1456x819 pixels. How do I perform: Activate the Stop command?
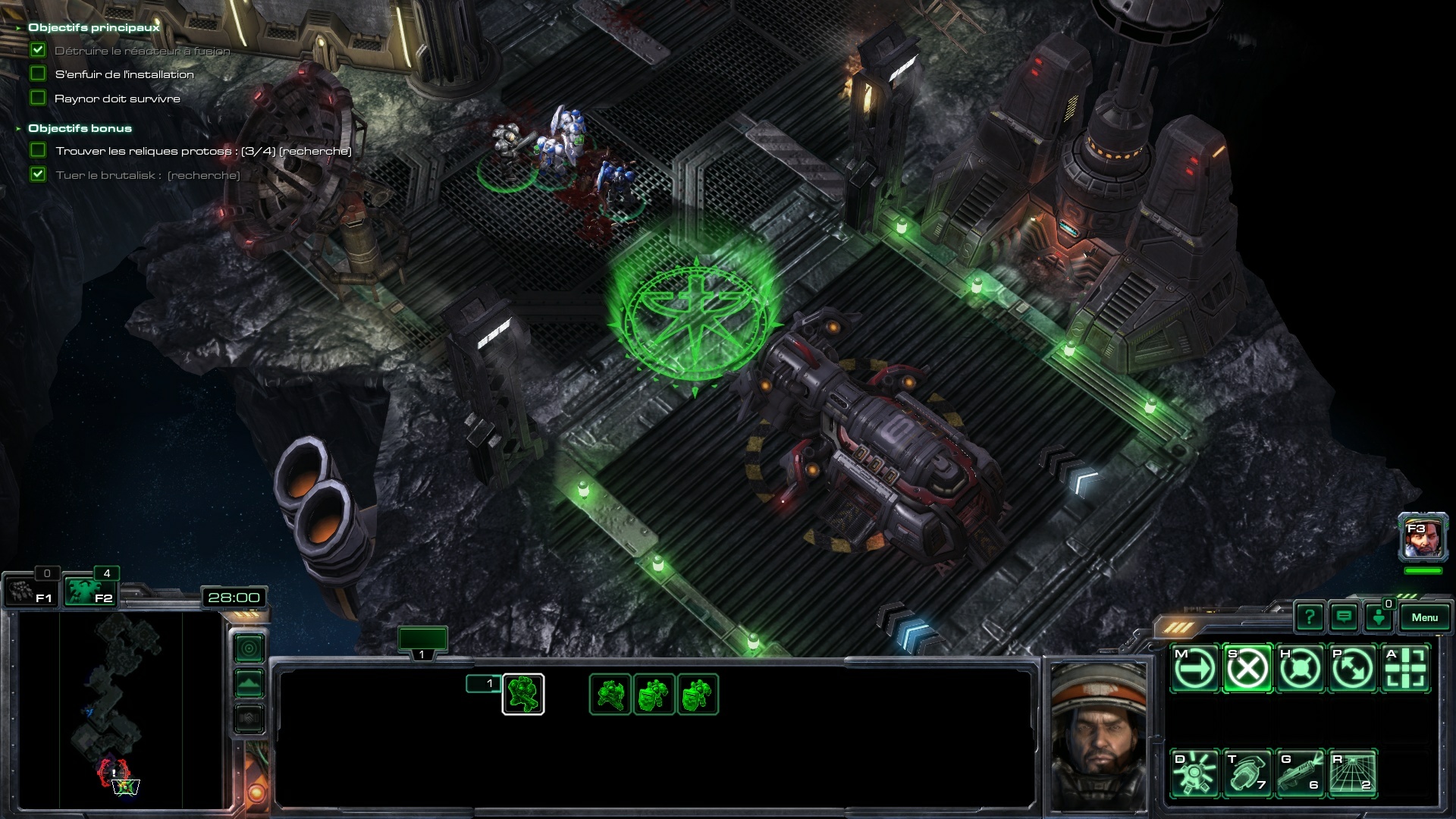(x=1247, y=668)
